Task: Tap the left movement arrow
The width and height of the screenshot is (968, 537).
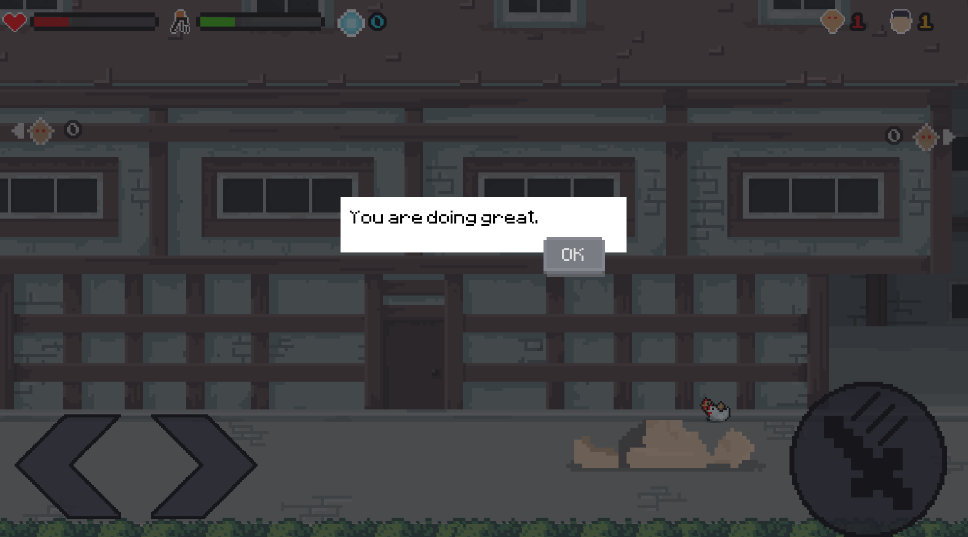Action: click(x=66, y=465)
